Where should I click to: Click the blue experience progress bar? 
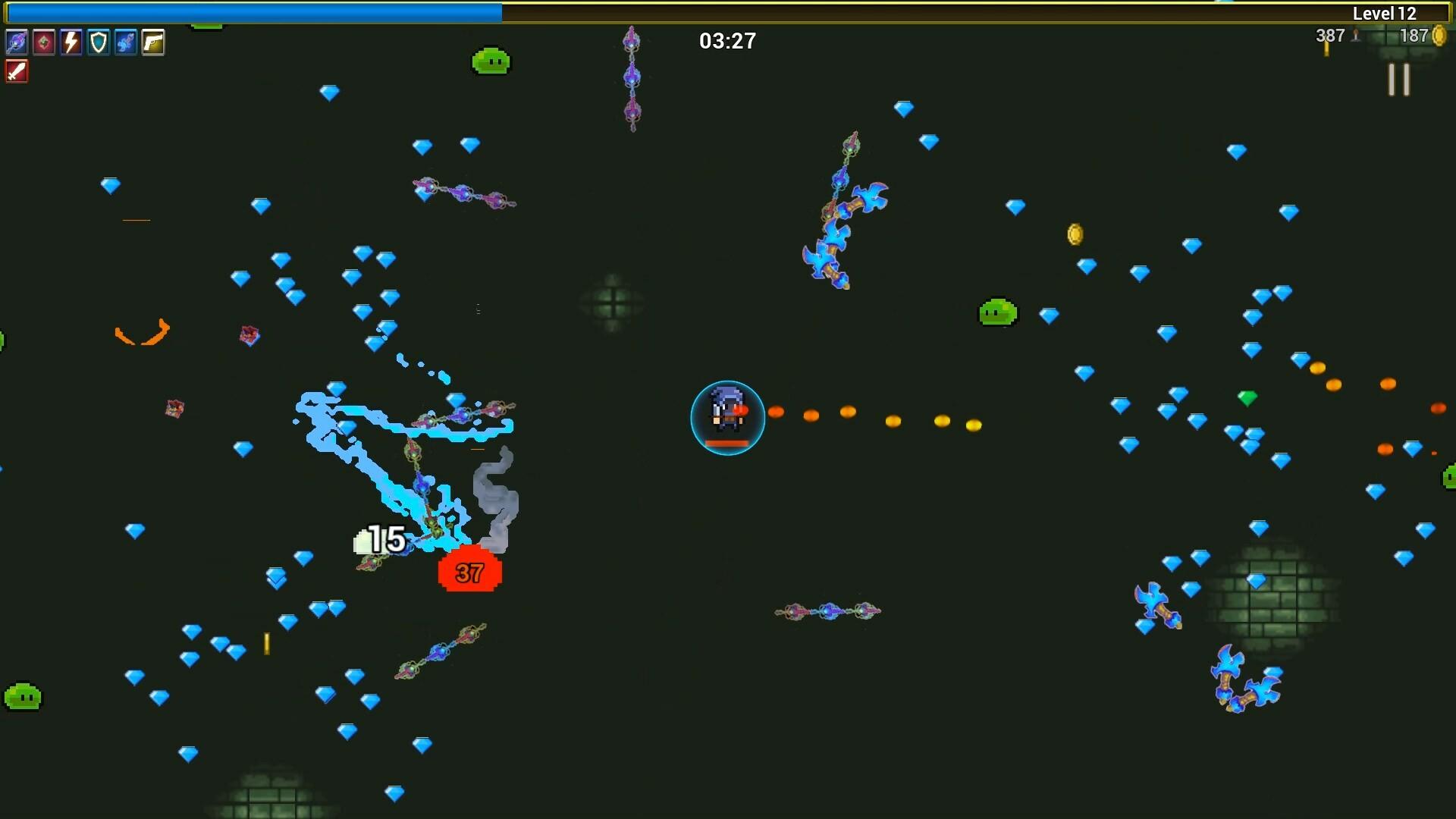pyautogui.click(x=250, y=11)
